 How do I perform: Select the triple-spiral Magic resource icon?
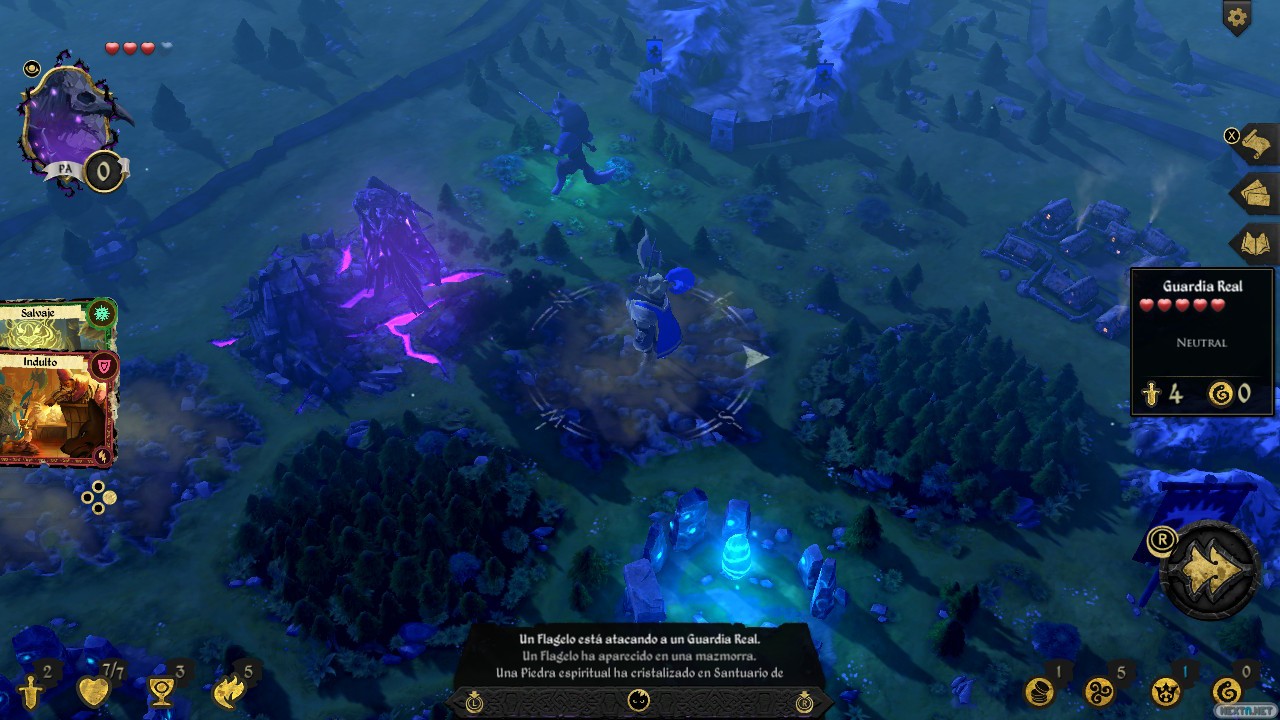(x=1100, y=691)
